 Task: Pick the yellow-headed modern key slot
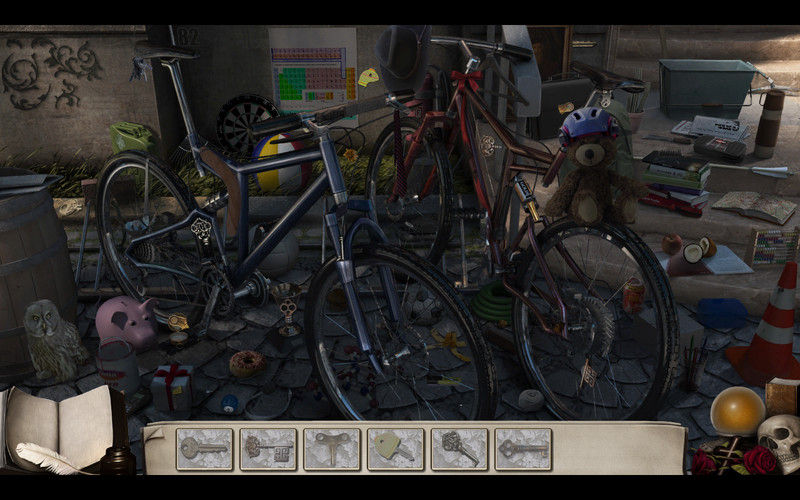tap(396, 449)
